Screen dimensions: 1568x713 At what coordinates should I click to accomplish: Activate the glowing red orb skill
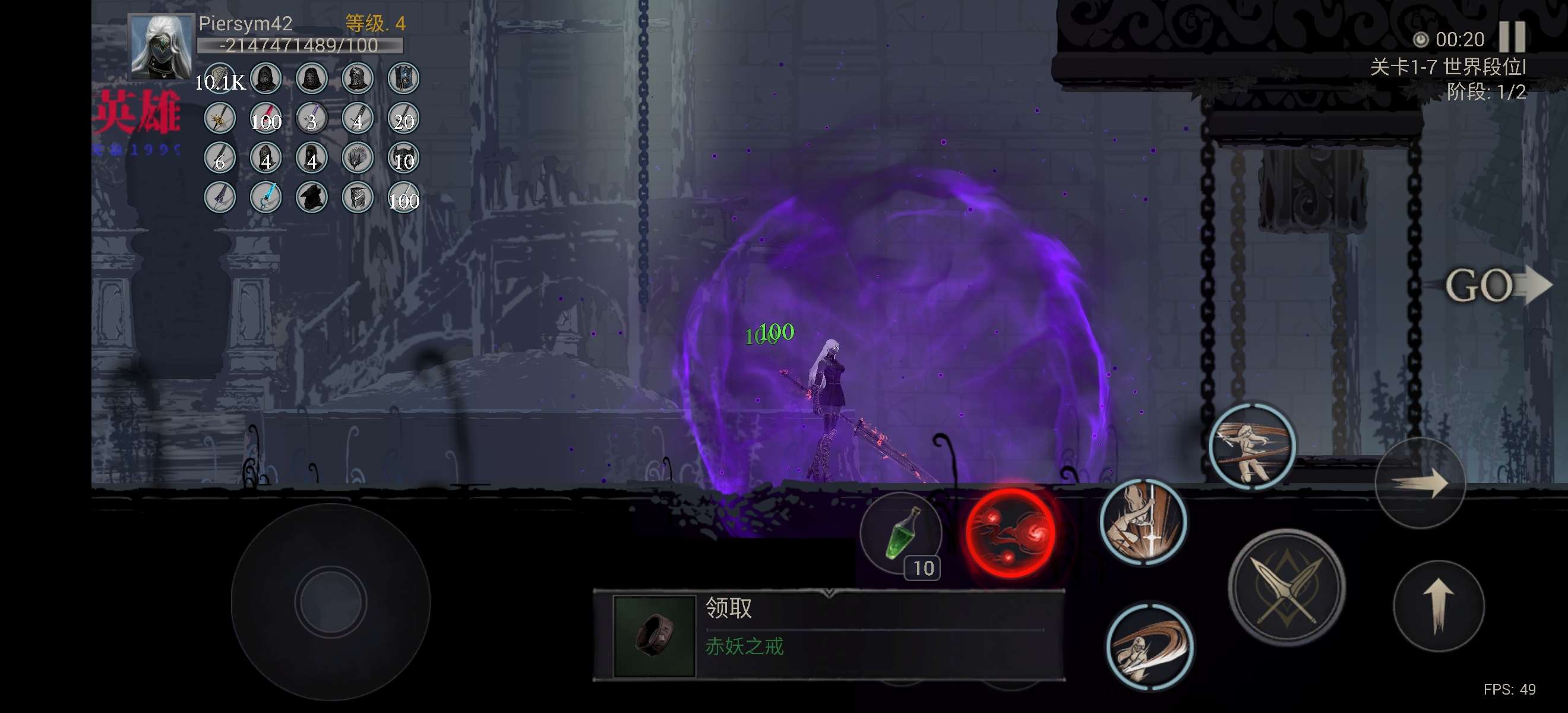[x=1011, y=533]
